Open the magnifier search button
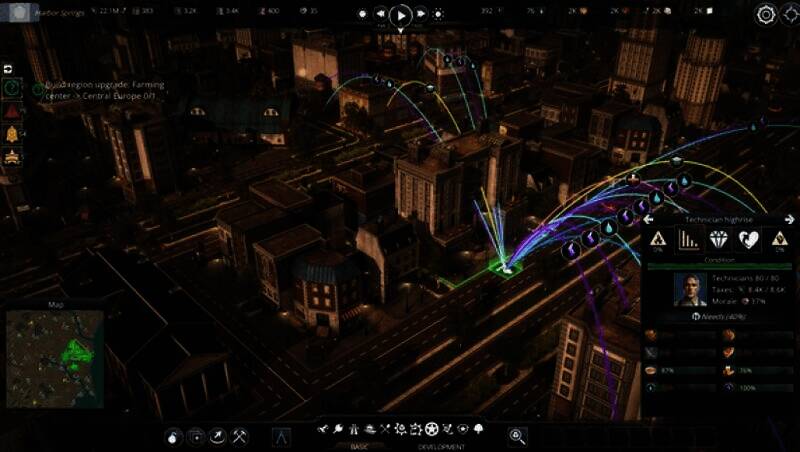Viewport: 800px width, 452px height. point(517,435)
